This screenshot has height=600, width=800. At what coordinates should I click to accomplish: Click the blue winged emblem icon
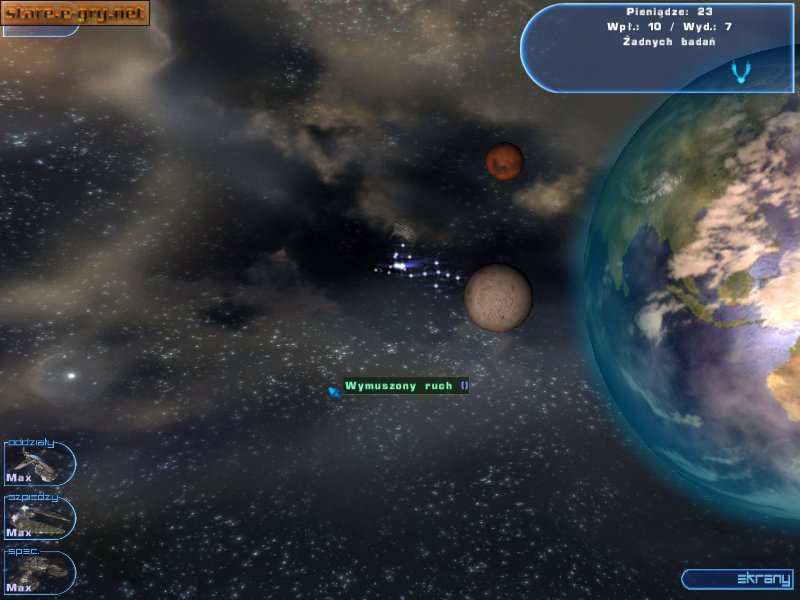click(741, 71)
